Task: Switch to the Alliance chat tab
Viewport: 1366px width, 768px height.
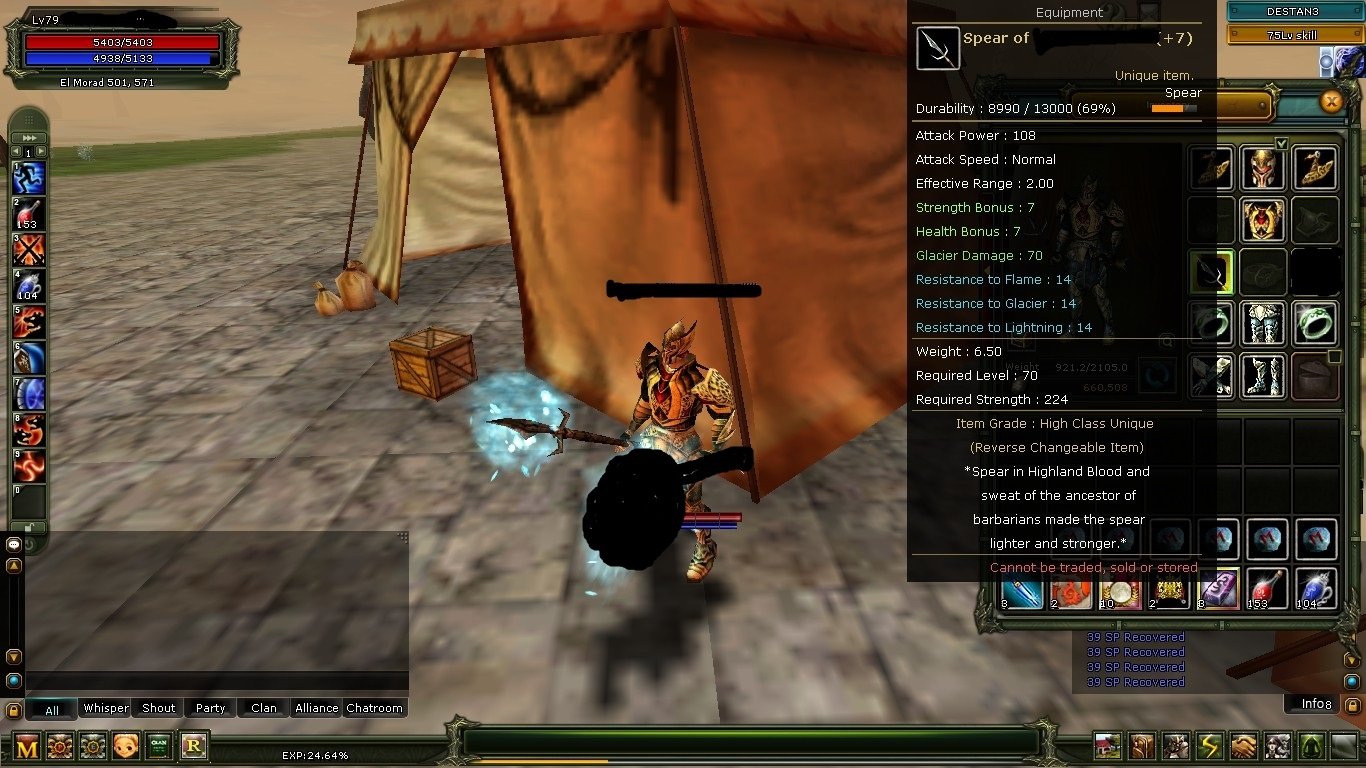Action: [x=316, y=708]
